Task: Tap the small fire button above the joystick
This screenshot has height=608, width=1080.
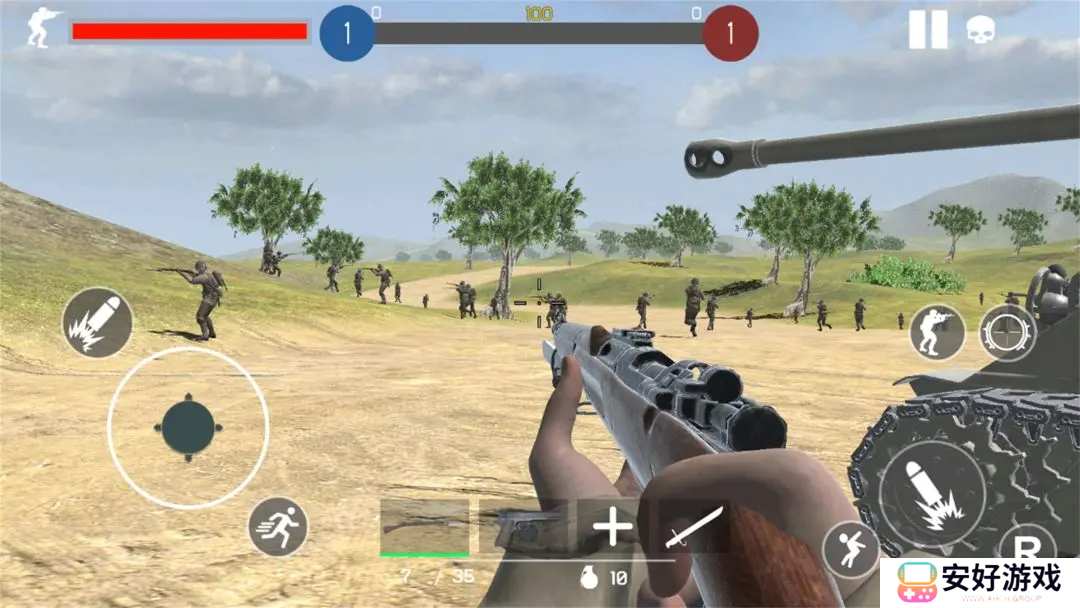Action: (97, 323)
